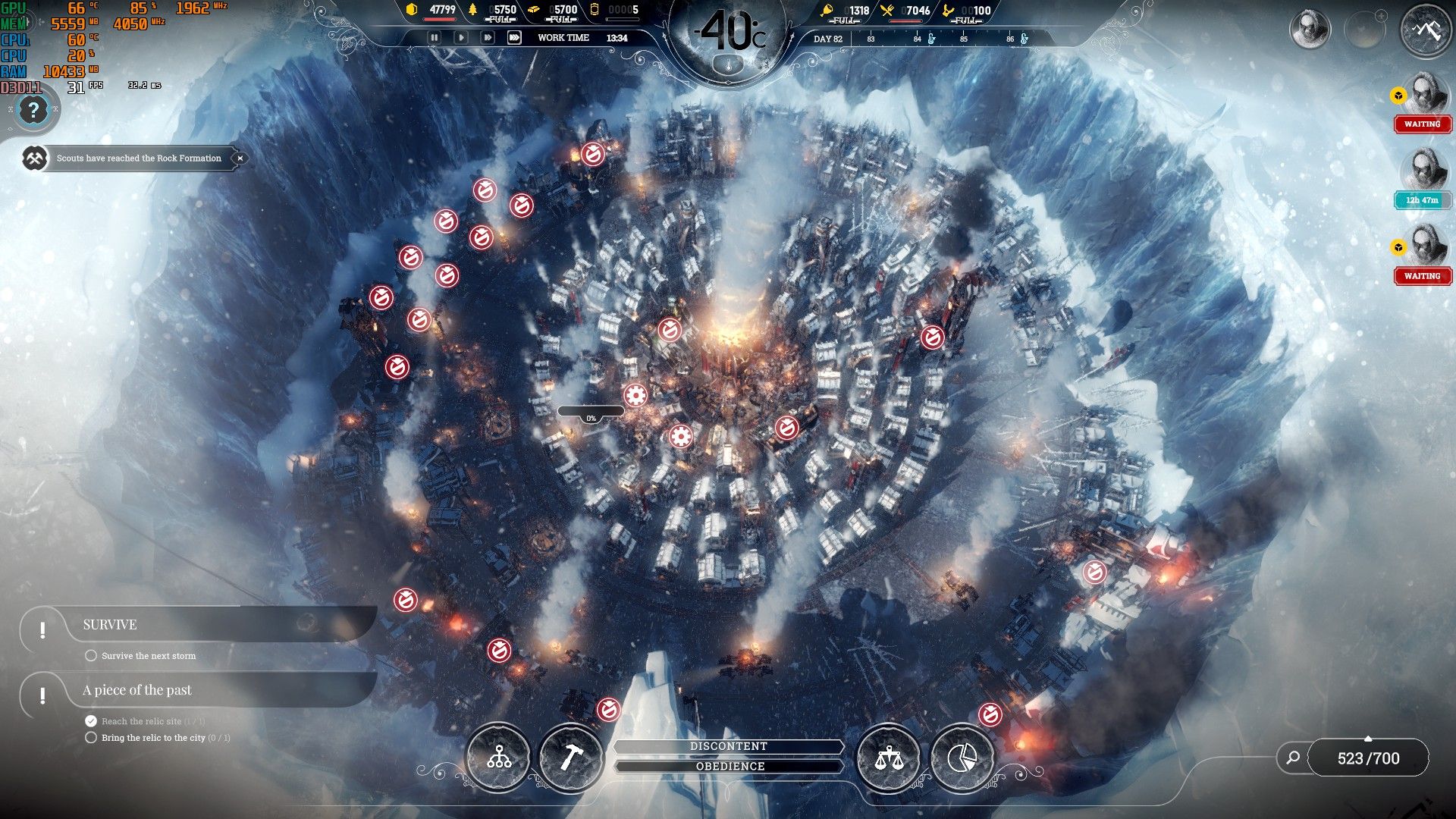The image size is (1456, 819).
Task: Open the question mark help button
Action: point(33,111)
